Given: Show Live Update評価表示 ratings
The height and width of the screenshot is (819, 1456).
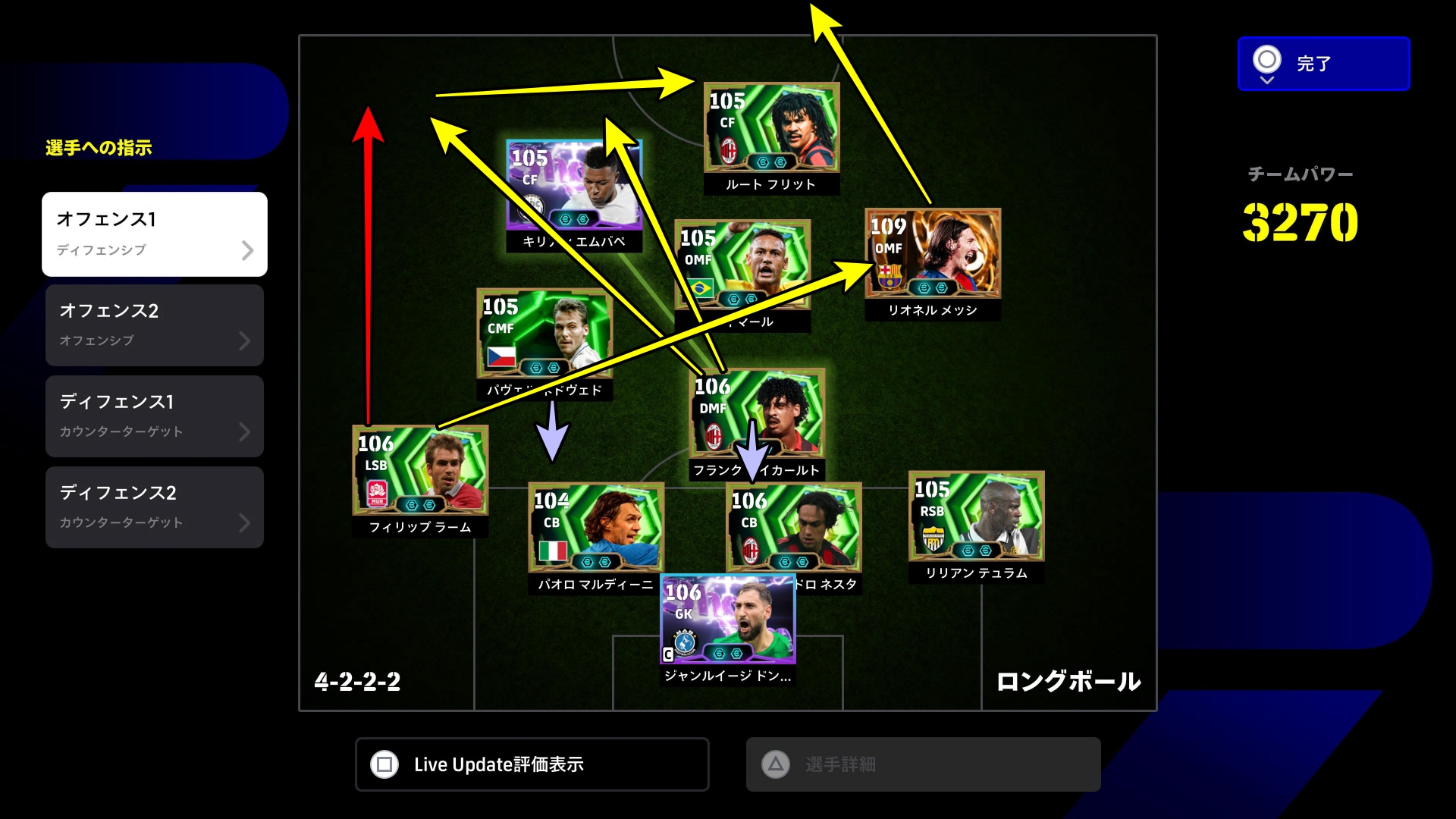Looking at the screenshot, I should 532,764.
